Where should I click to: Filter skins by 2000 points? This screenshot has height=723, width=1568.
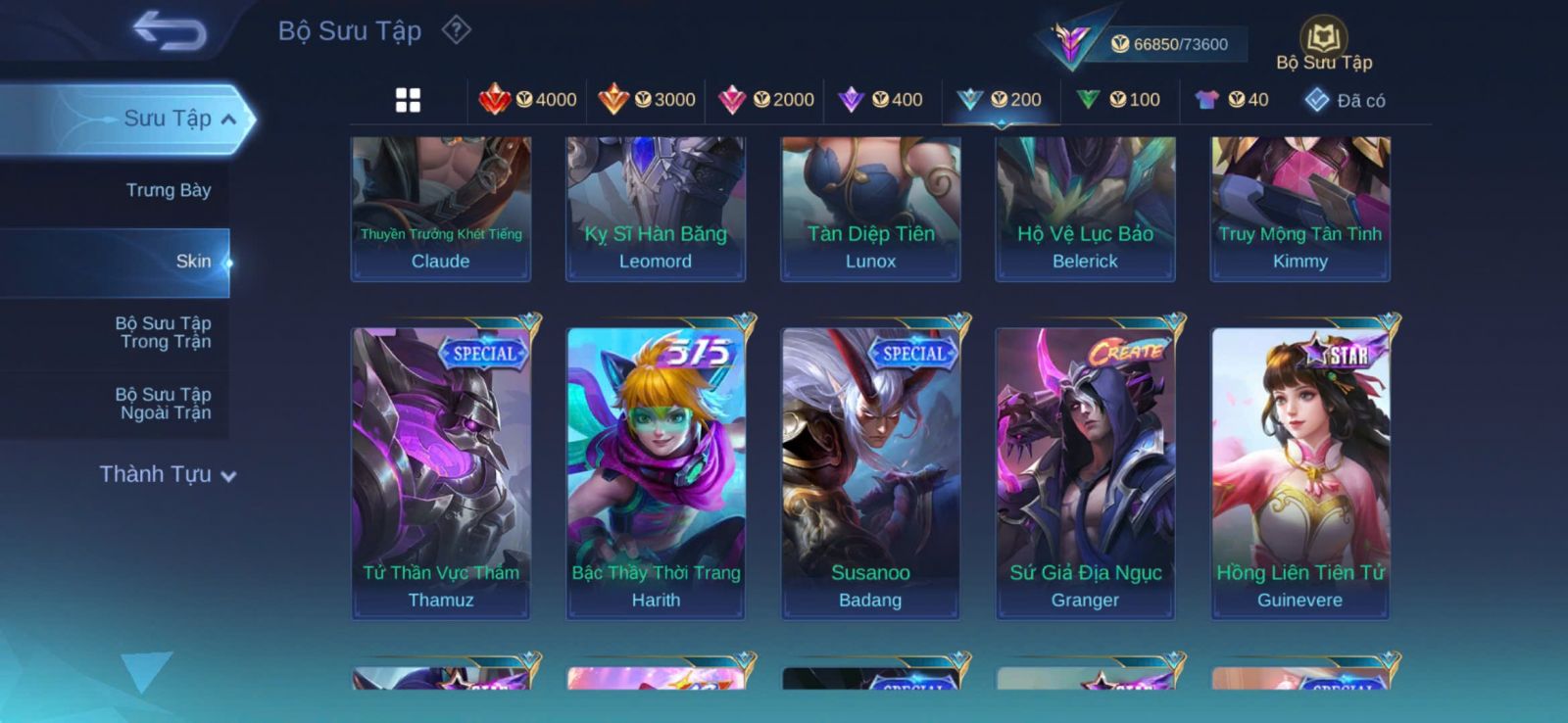766,100
